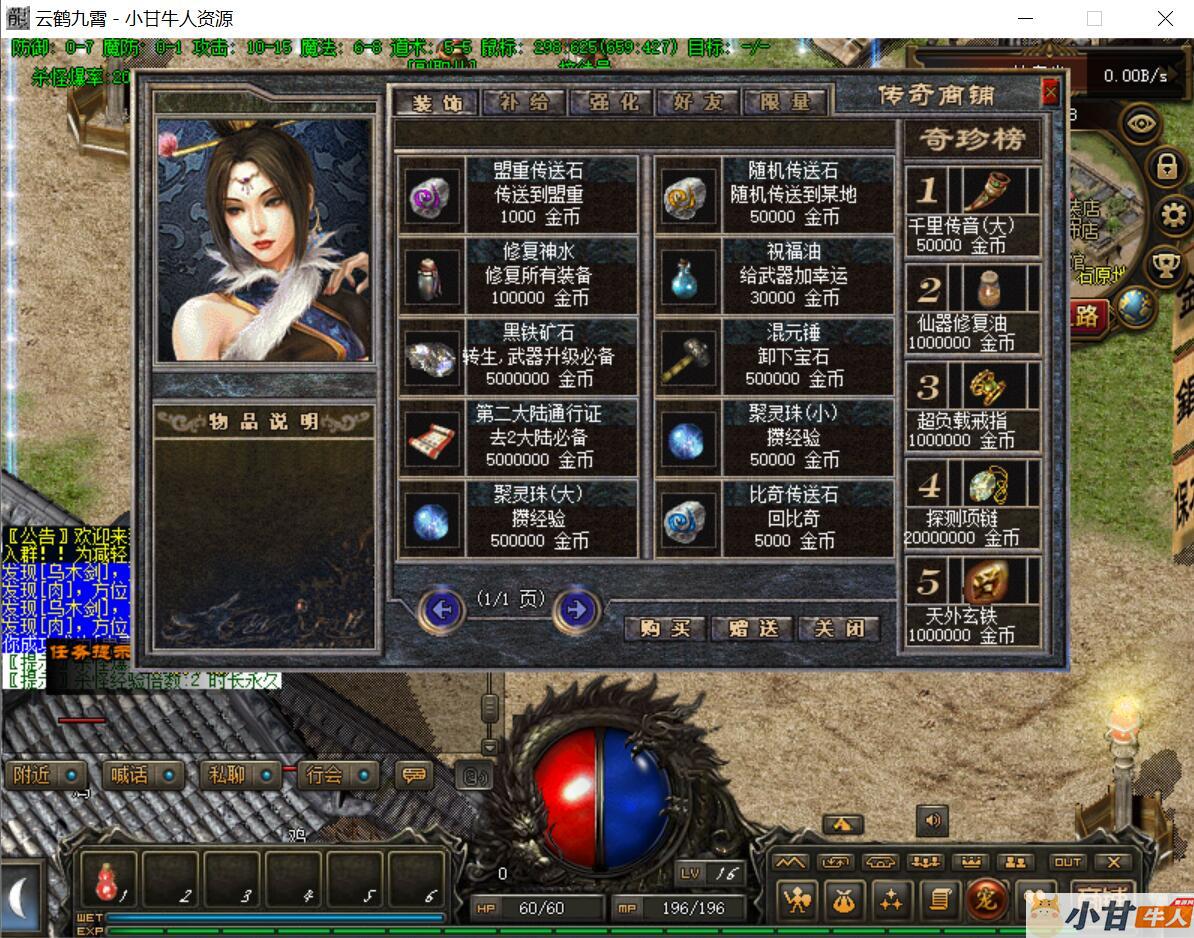Select the 黑铁矿石 shop entry
Viewport: 1194px width, 938px height.
518,356
